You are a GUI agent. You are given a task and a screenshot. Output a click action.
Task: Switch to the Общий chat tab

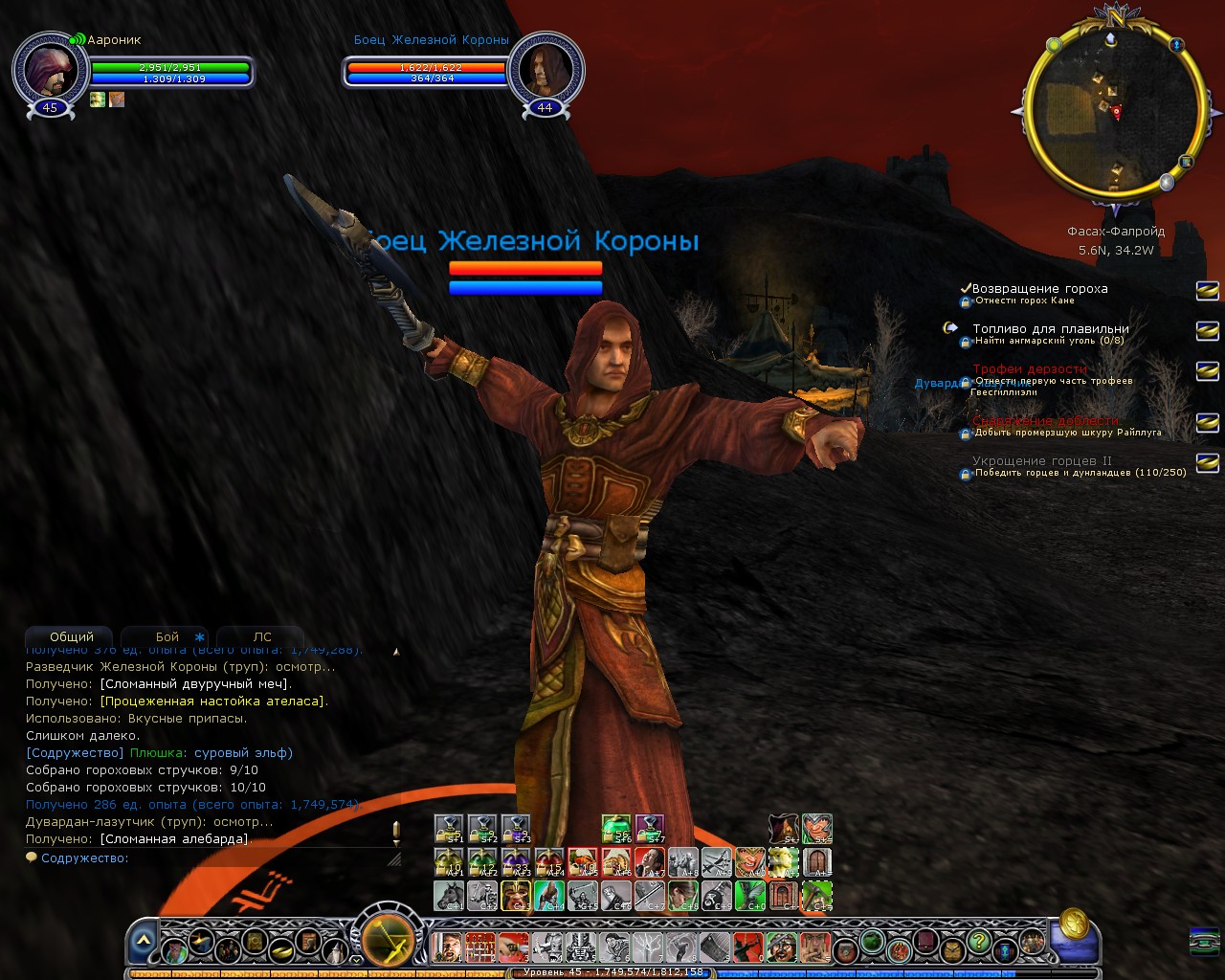pyautogui.click(x=72, y=636)
